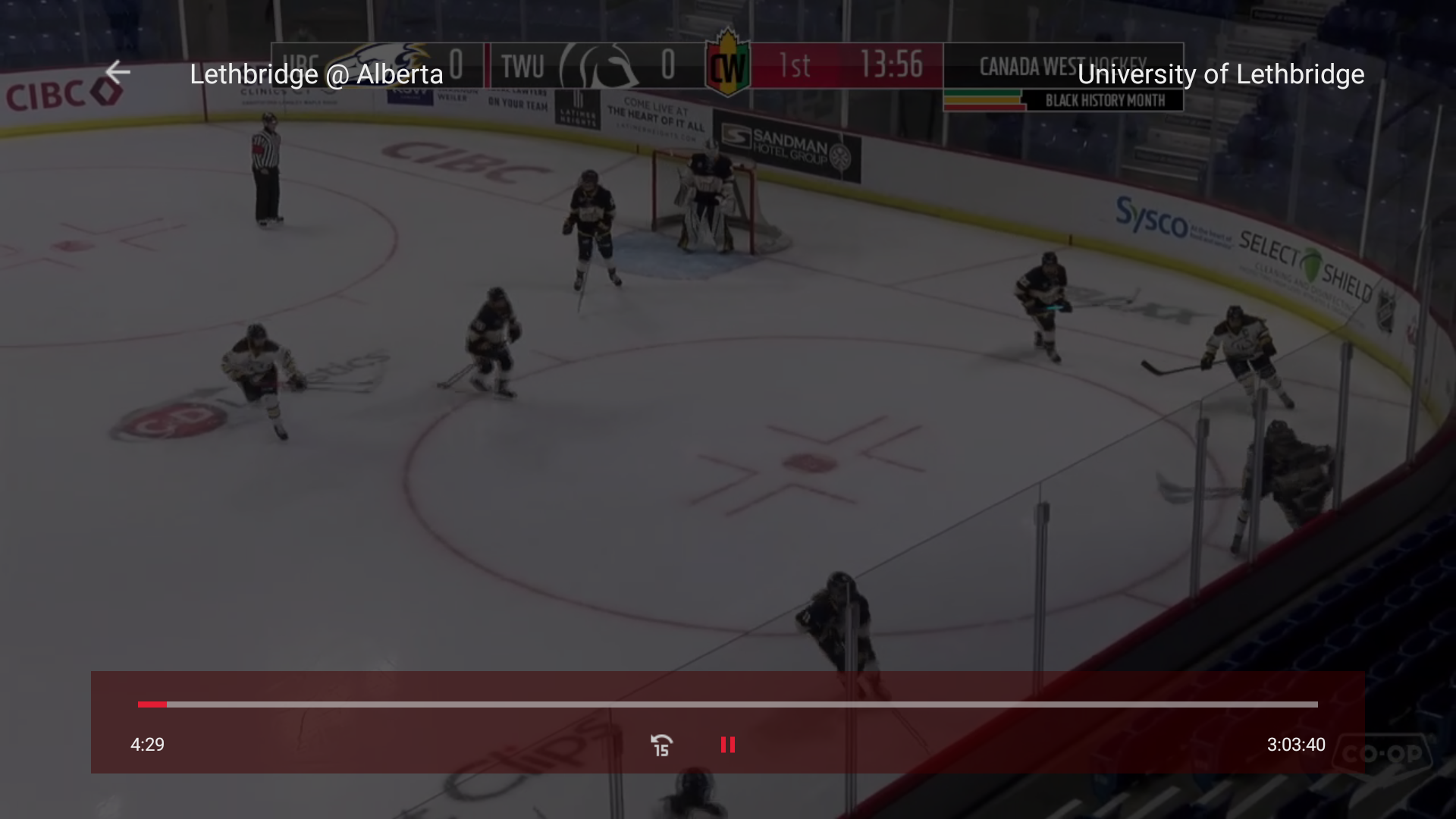Click the elapsed time label 4:29

click(147, 745)
